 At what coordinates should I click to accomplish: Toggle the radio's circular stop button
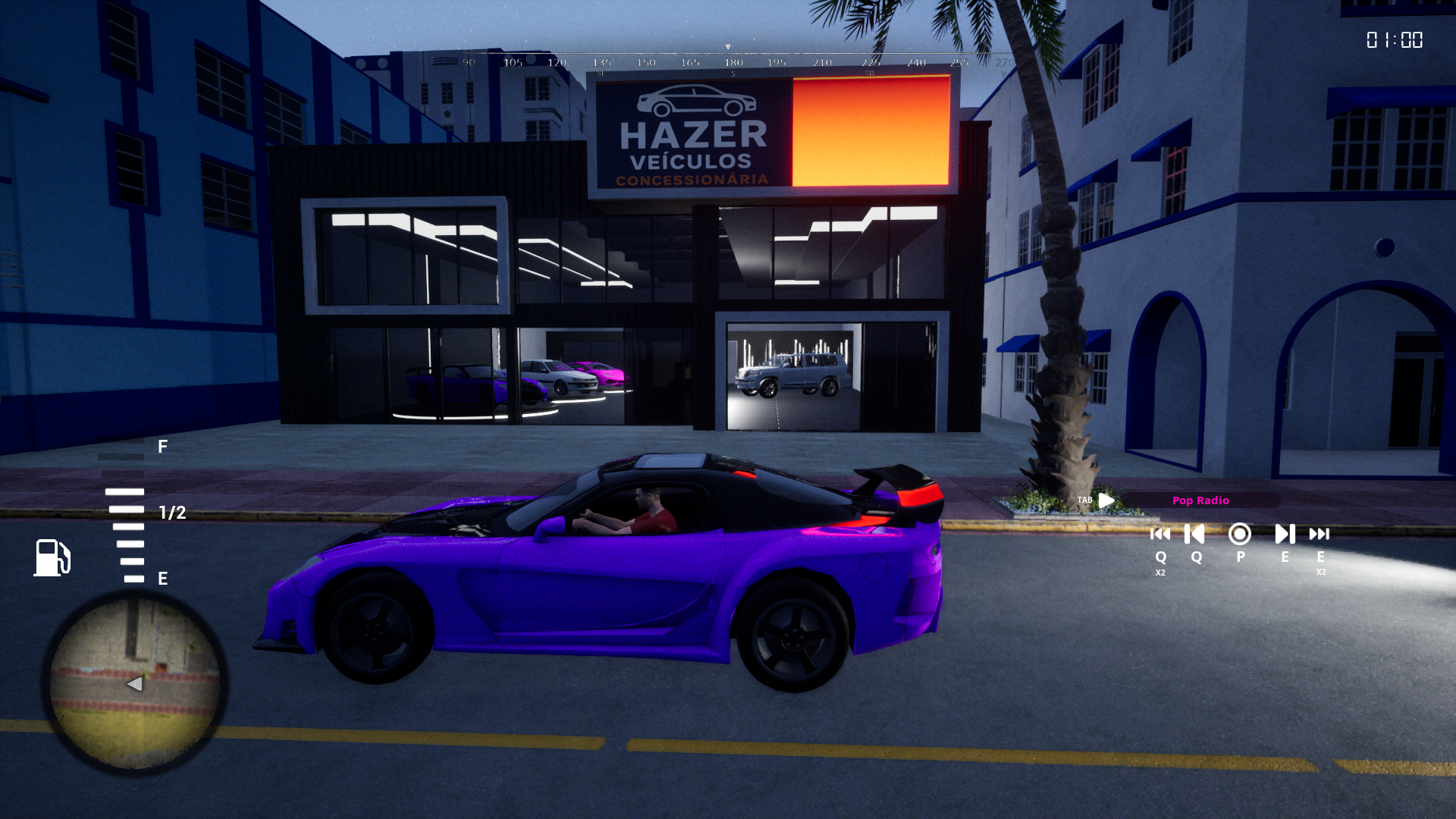click(x=1240, y=535)
